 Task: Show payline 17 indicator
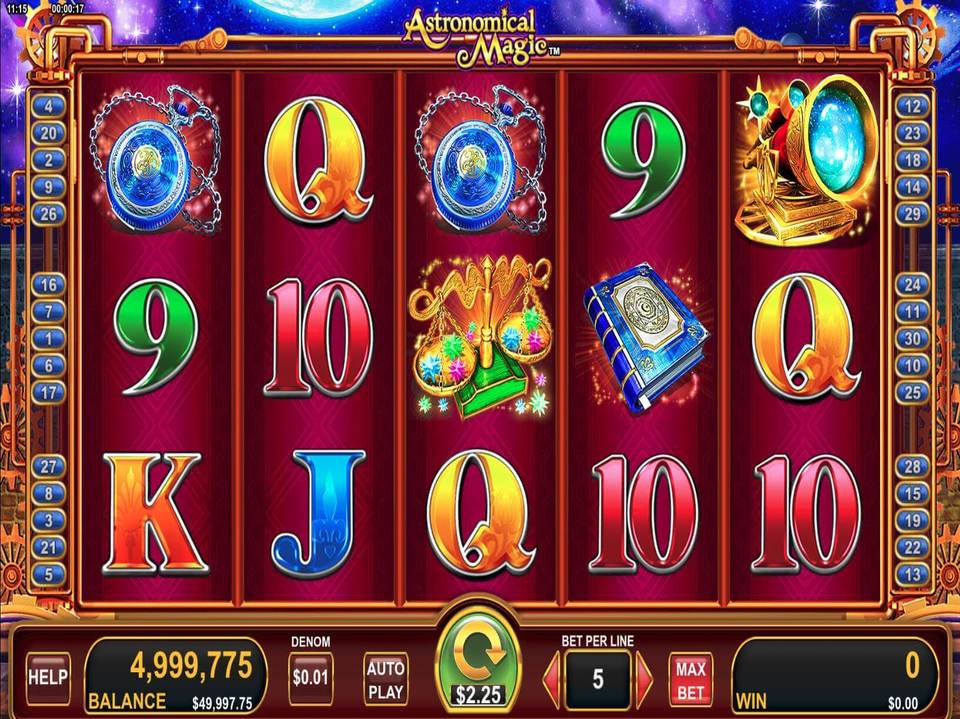coord(48,393)
